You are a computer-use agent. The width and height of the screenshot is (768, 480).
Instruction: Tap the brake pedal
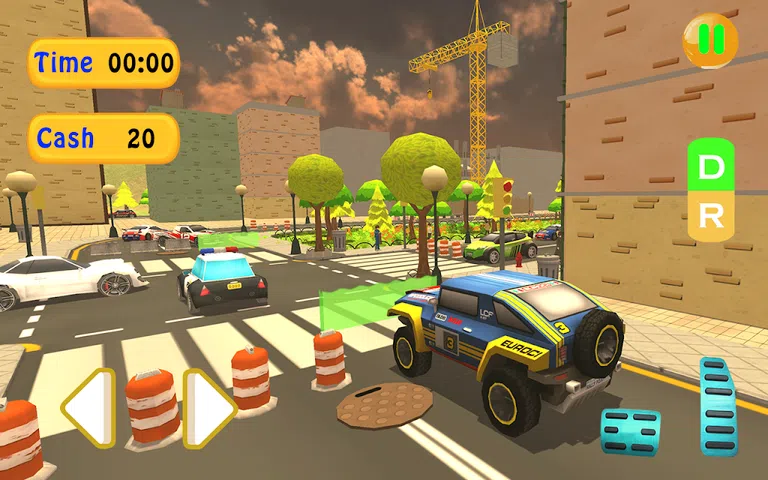coord(630,430)
